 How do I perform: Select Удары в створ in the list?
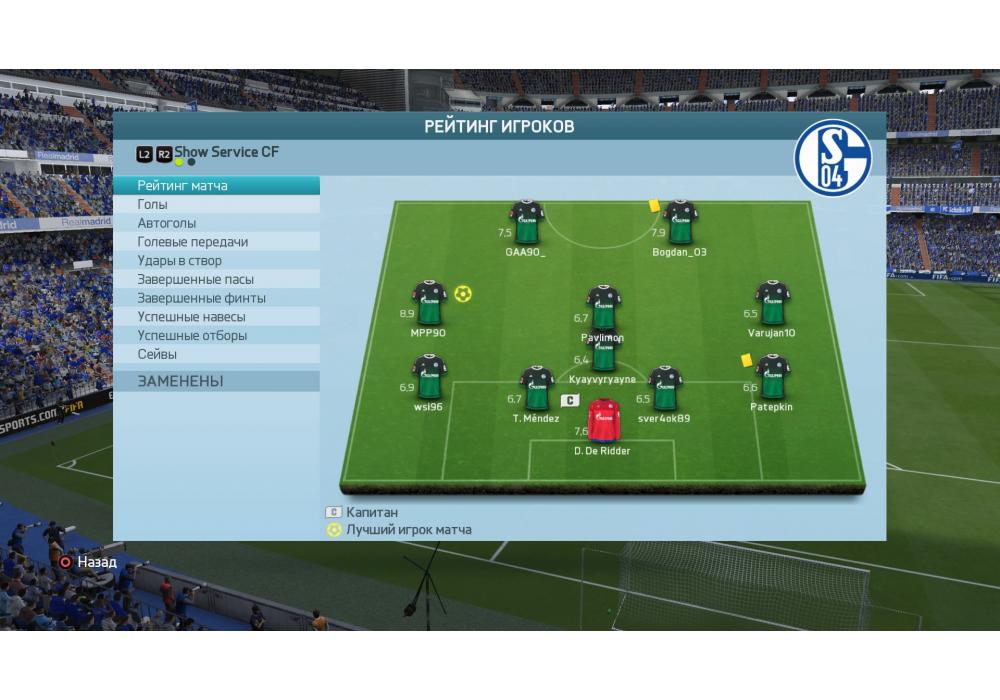217,261
